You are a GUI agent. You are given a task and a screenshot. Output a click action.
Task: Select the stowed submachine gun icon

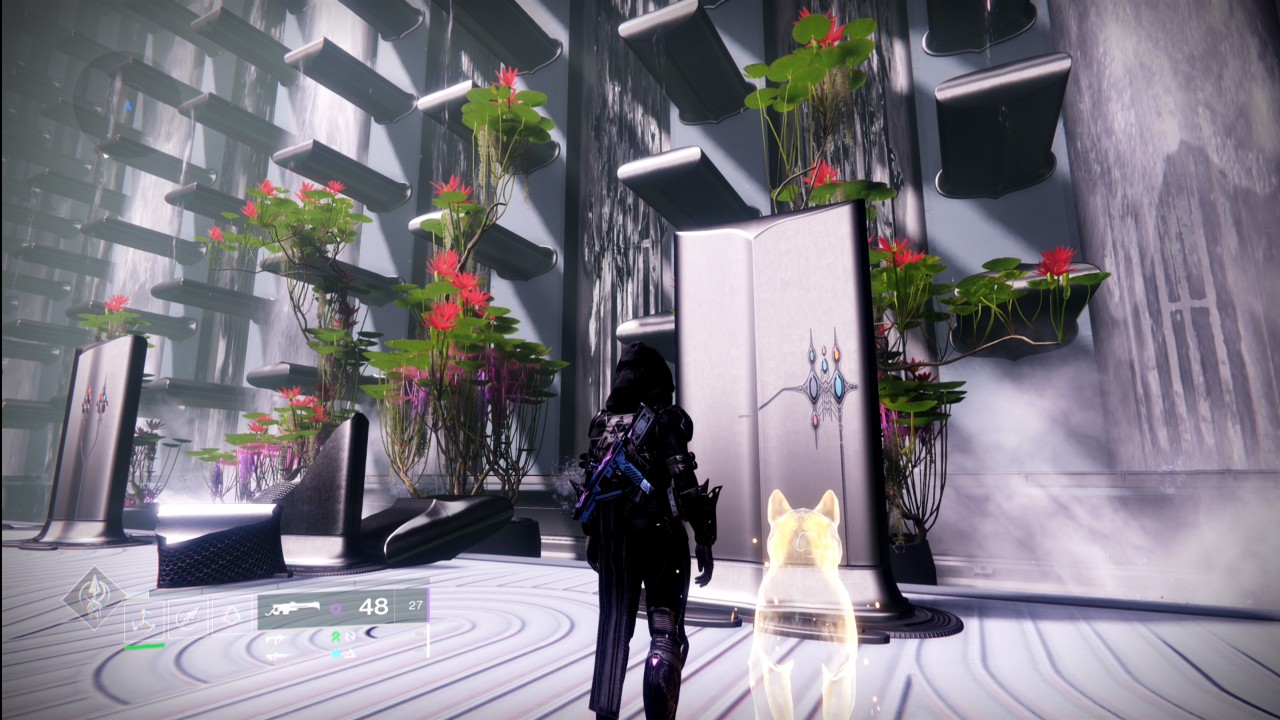tap(275, 639)
